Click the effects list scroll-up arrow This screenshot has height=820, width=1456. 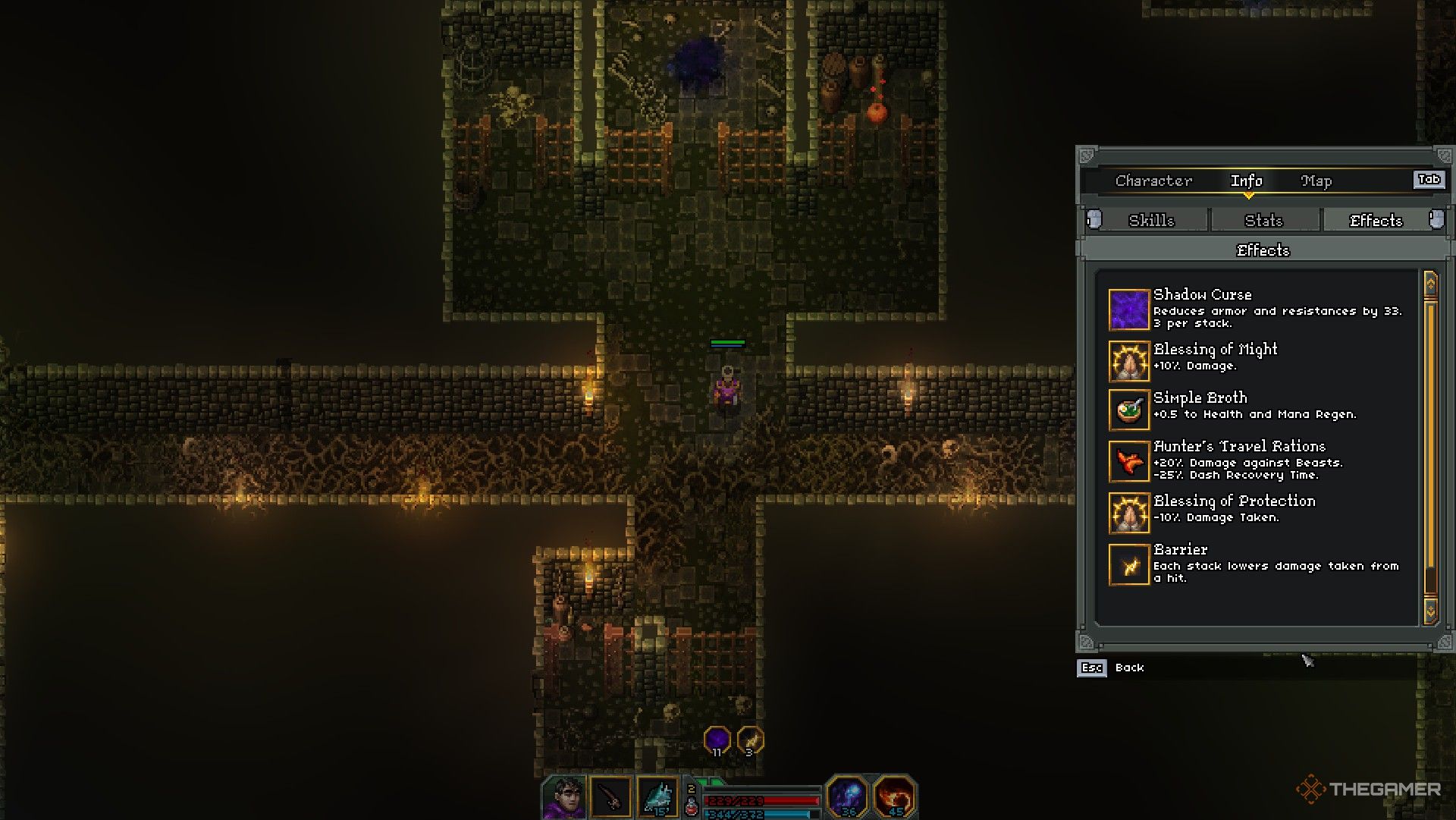1430,284
